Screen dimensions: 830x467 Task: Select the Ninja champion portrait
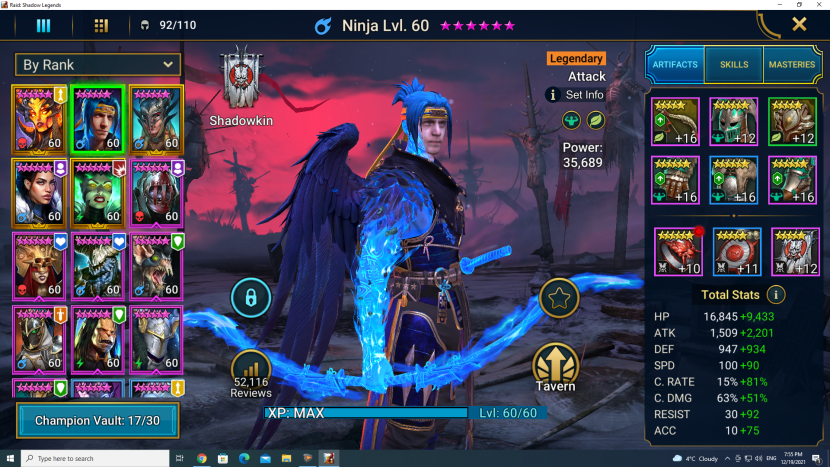97,117
